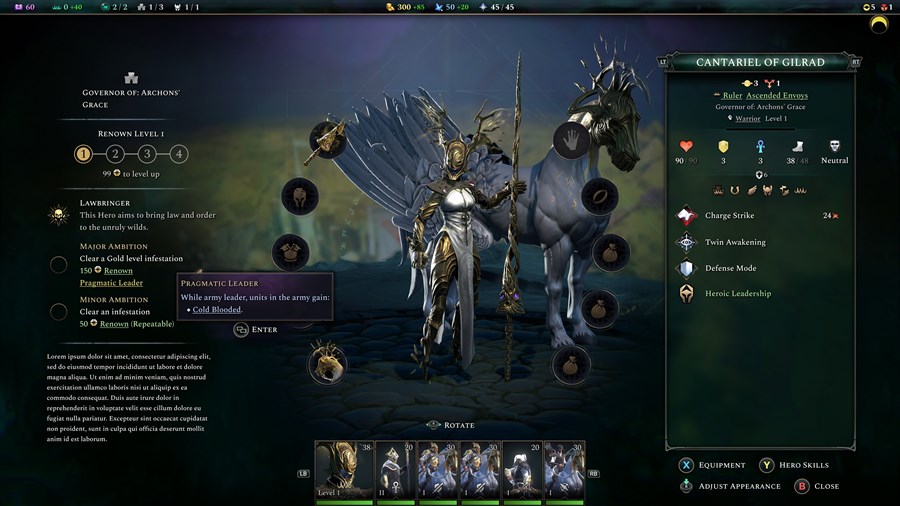
Task: Select the chest armor equipment slot
Action: click(x=290, y=252)
